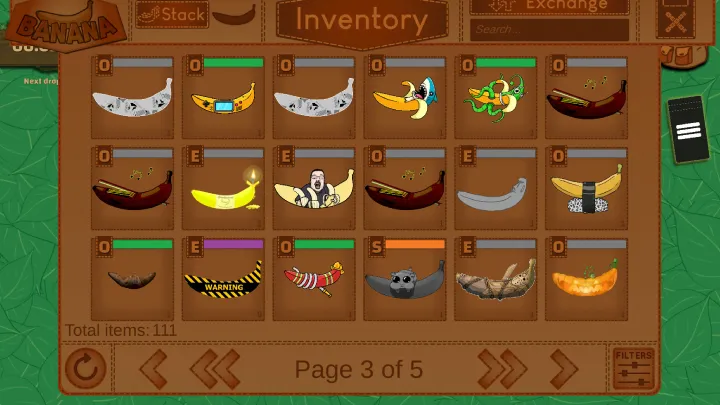
Task: Pick the banana with the shouting man
Action: coord(314,189)
